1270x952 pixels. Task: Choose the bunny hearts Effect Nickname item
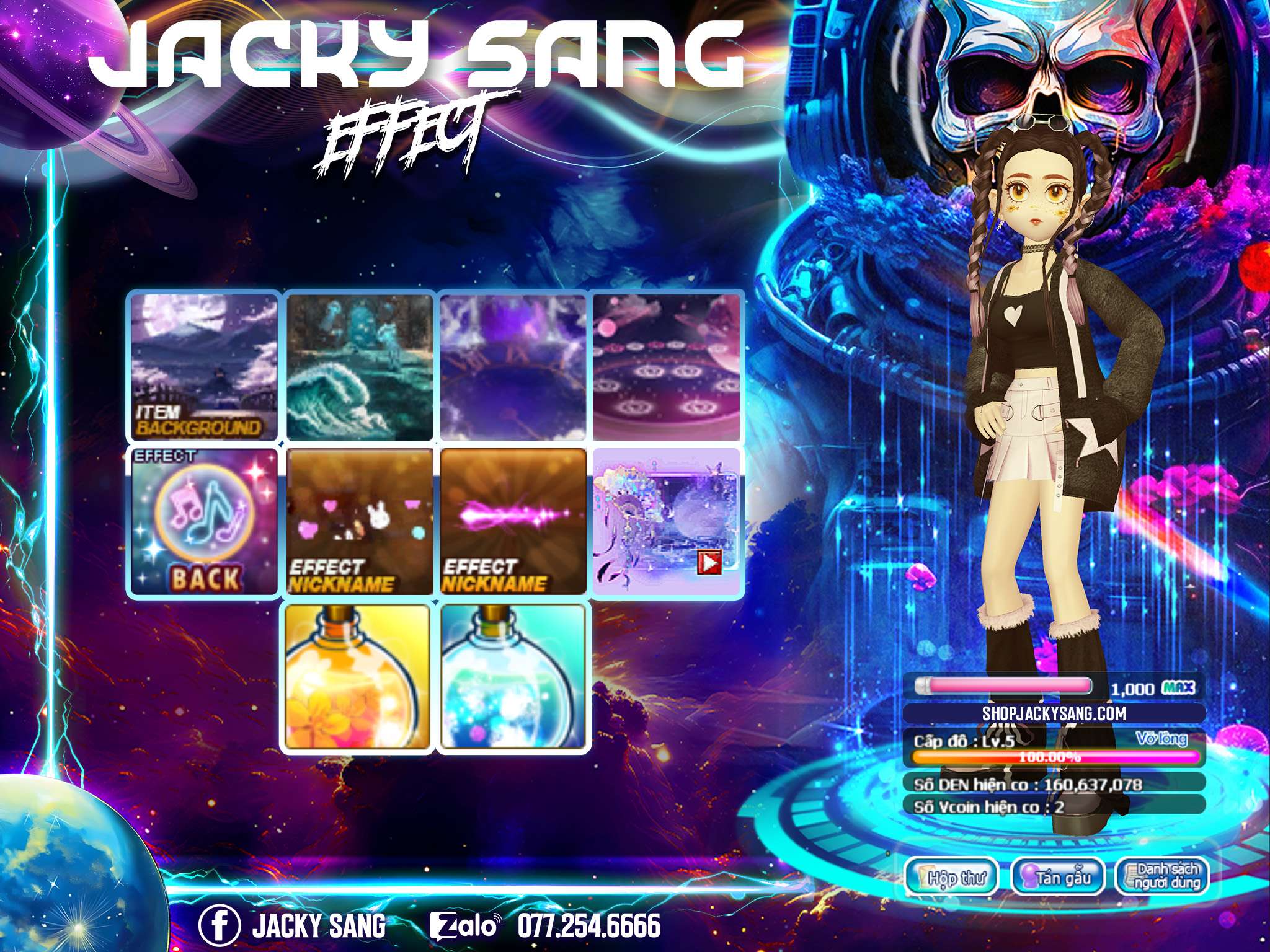coord(359,522)
